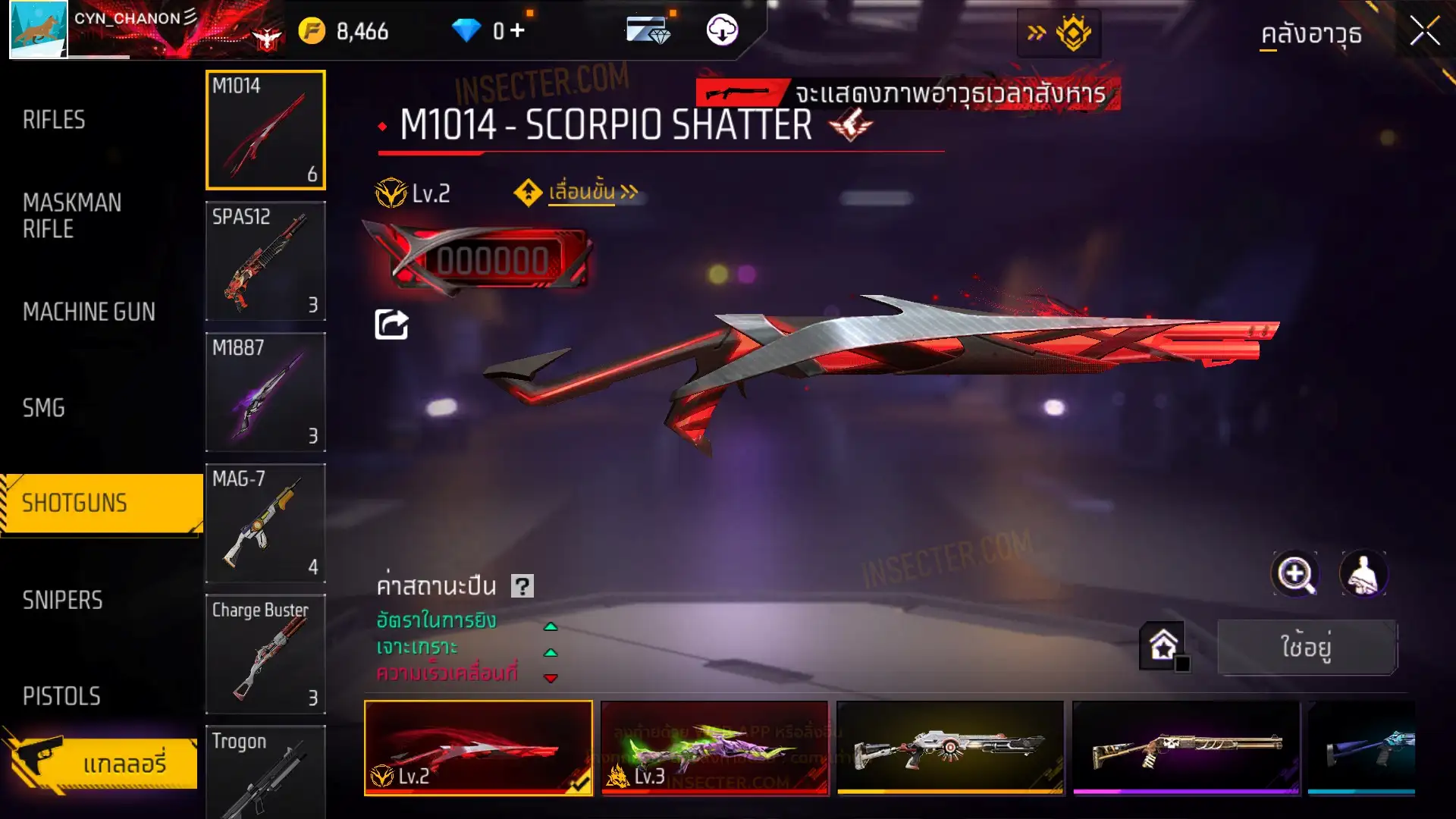Show the character preview with weapon

click(x=1363, y=574)
